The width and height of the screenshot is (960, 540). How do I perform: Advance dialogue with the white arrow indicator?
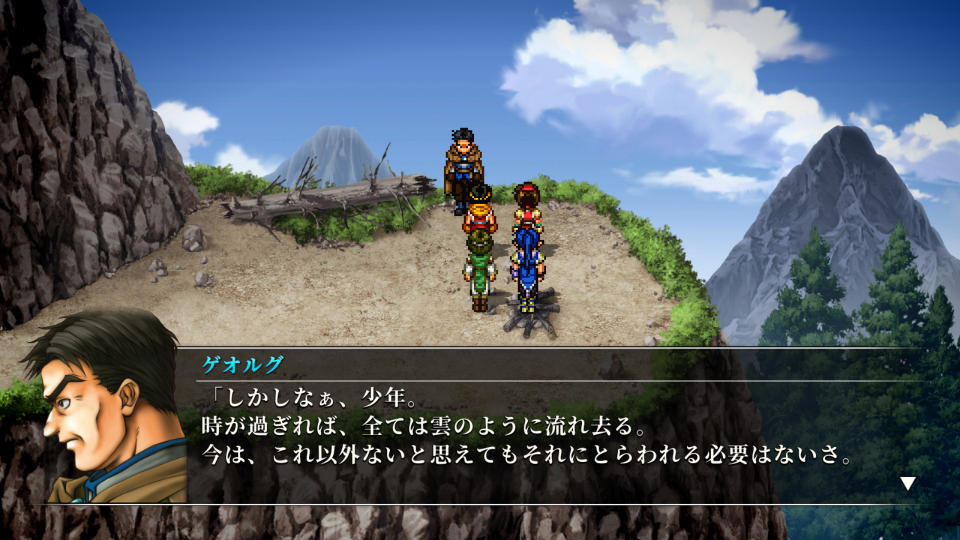pyautogui.click(x=907, y=484)
